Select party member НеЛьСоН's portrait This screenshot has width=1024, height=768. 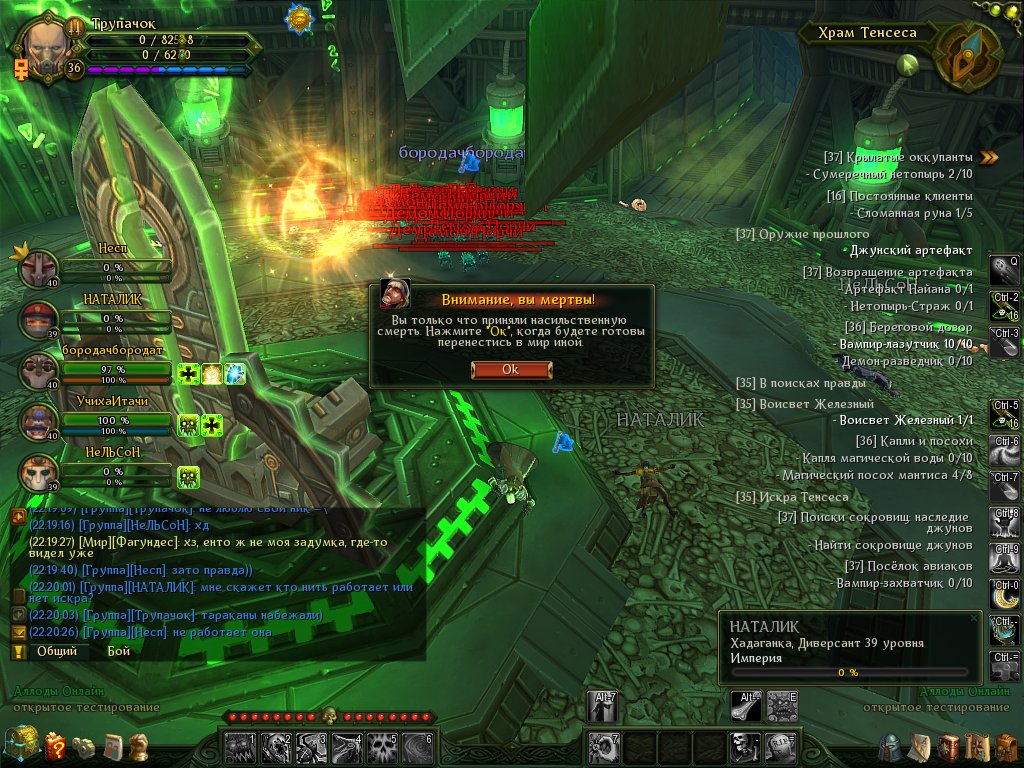pos(40,471)
